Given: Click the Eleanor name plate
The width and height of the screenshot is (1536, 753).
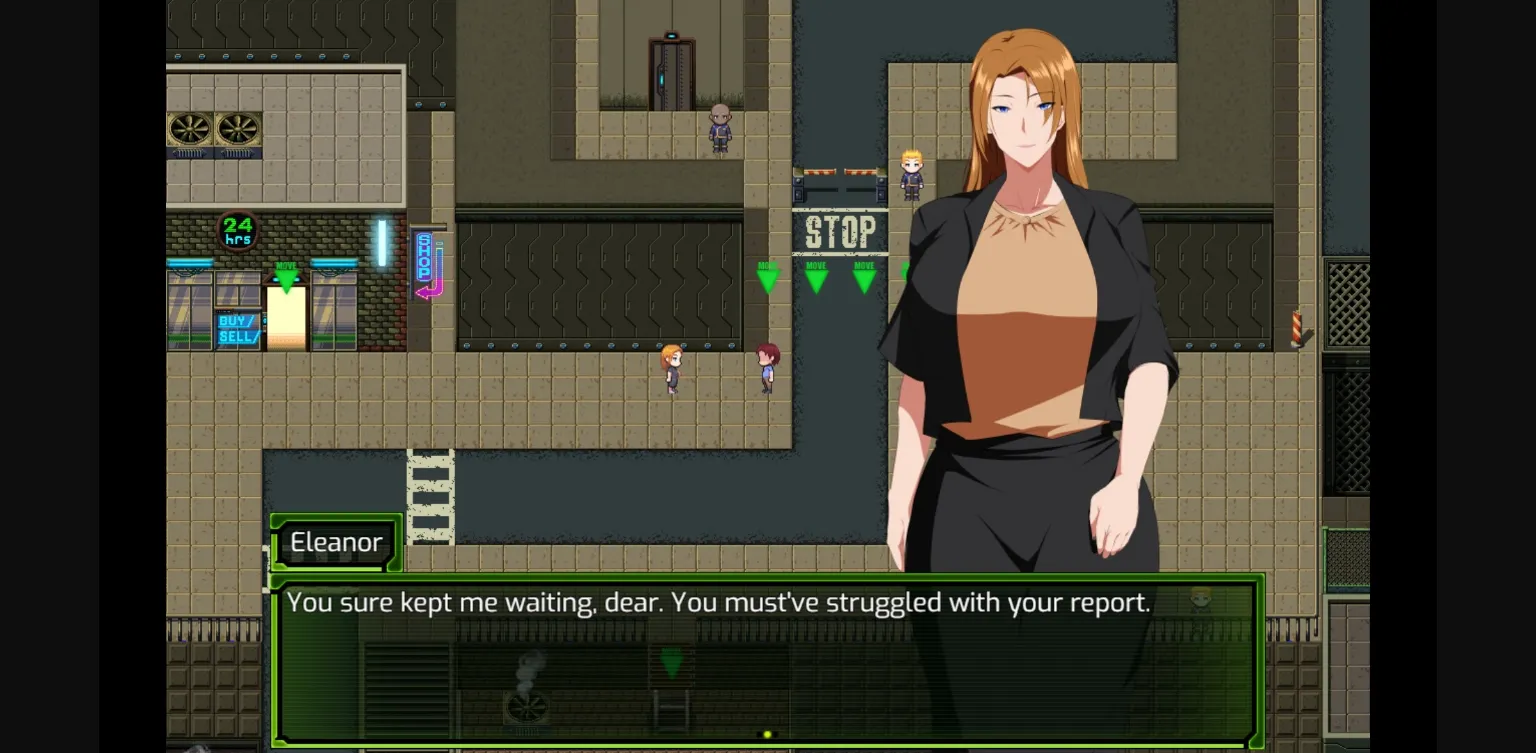Looking at the screenshot, I should (336, 542).
